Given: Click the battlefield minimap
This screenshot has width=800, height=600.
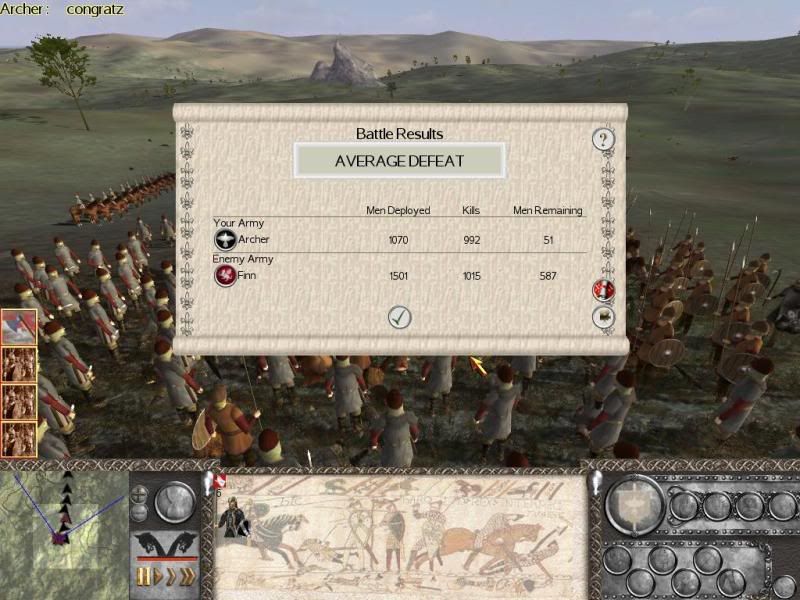Looking at the screenshot, I should pos(63,520).
